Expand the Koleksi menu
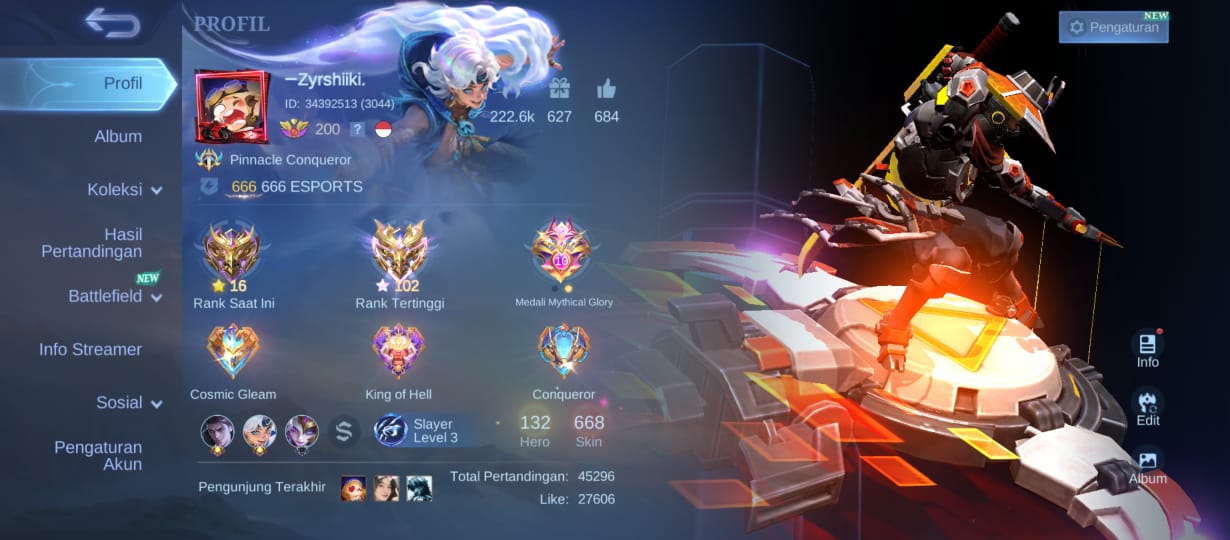This screenshot has height=540, width=1230. pos(124,189)
